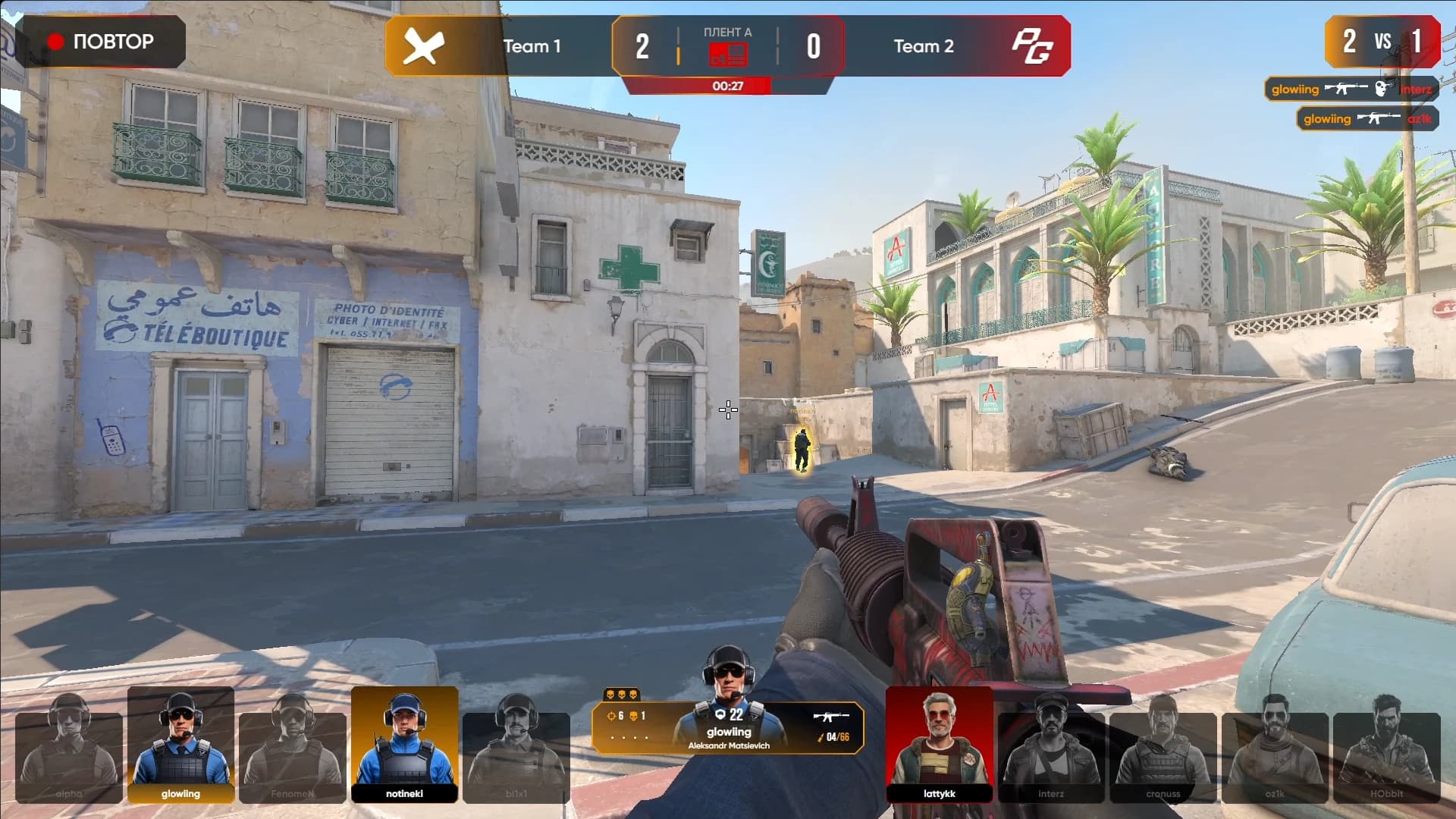1456x819 pixels.
Task: Choose lattykk's red player card
Action: point(940,745)
